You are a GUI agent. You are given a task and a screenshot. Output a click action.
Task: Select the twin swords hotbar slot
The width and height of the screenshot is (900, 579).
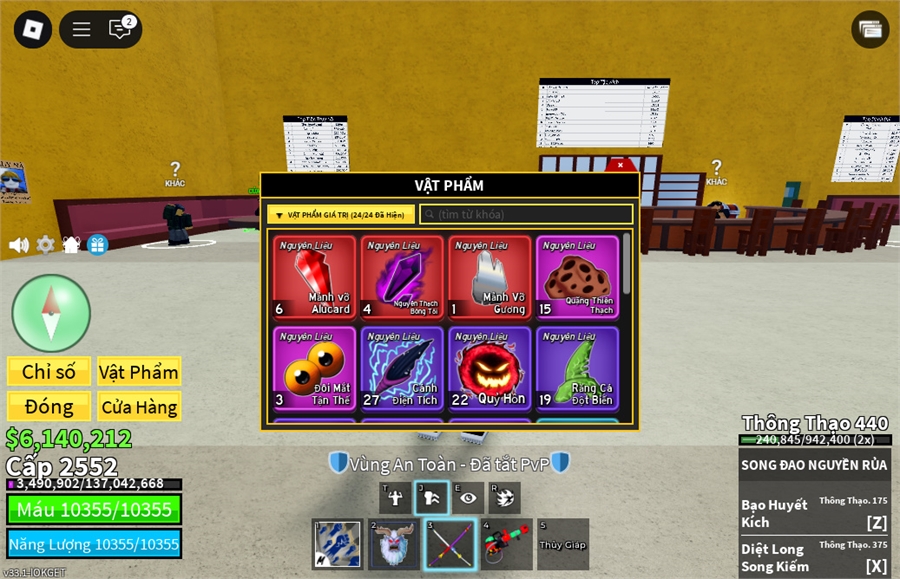tap(448, 544)
